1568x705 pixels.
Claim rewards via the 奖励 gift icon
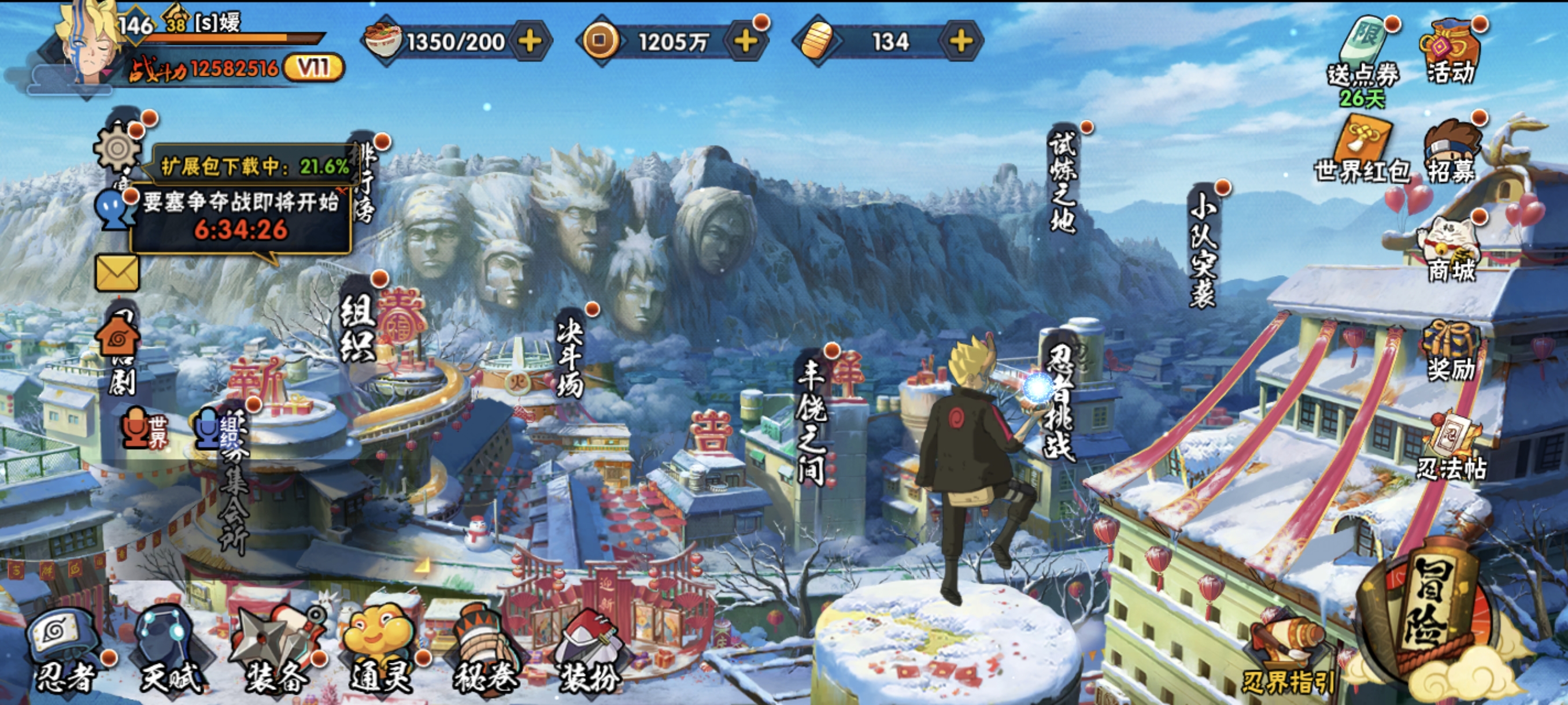1452,350
